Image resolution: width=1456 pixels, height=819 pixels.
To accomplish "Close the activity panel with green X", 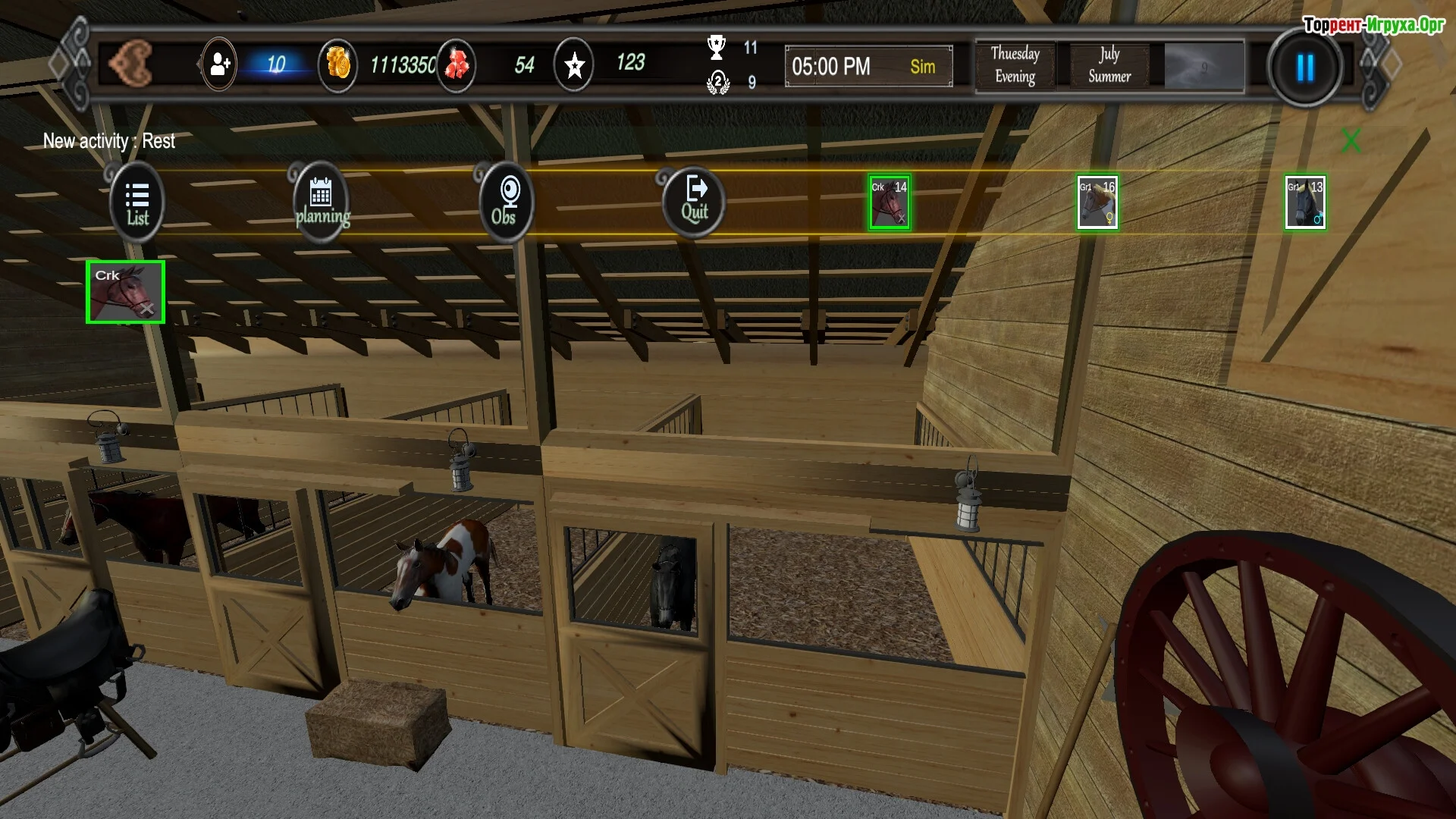I will point(1351,140).
